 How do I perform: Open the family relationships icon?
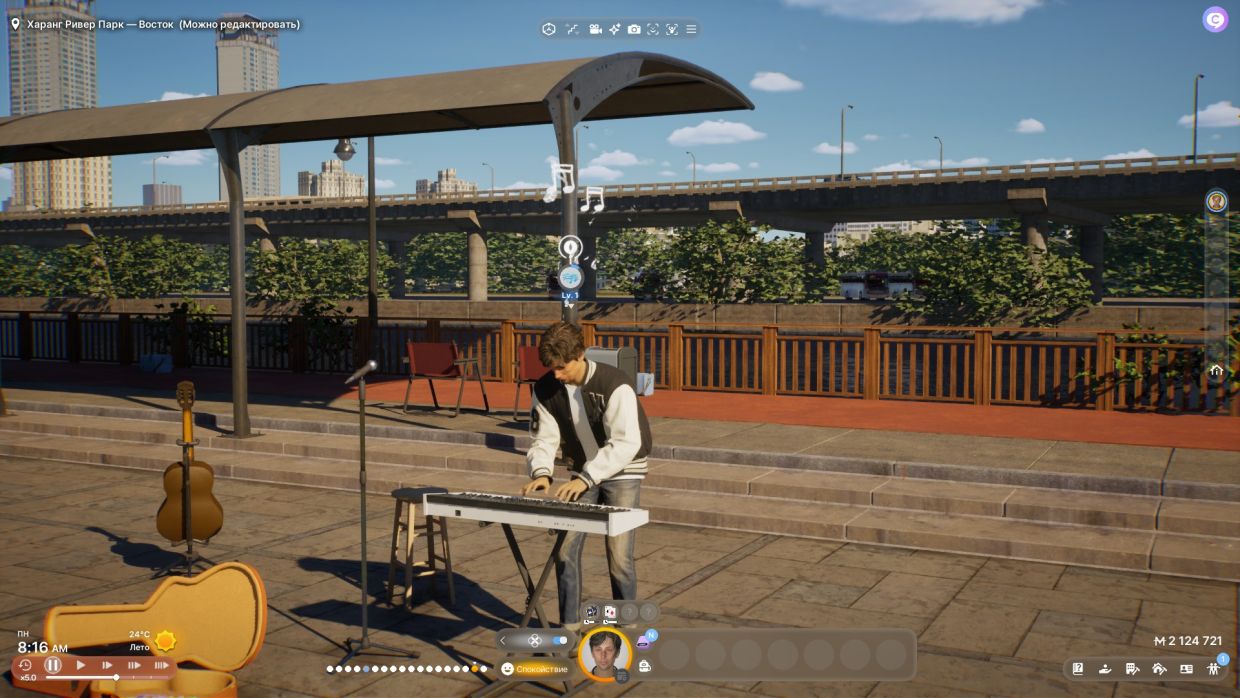[1213, 669]
